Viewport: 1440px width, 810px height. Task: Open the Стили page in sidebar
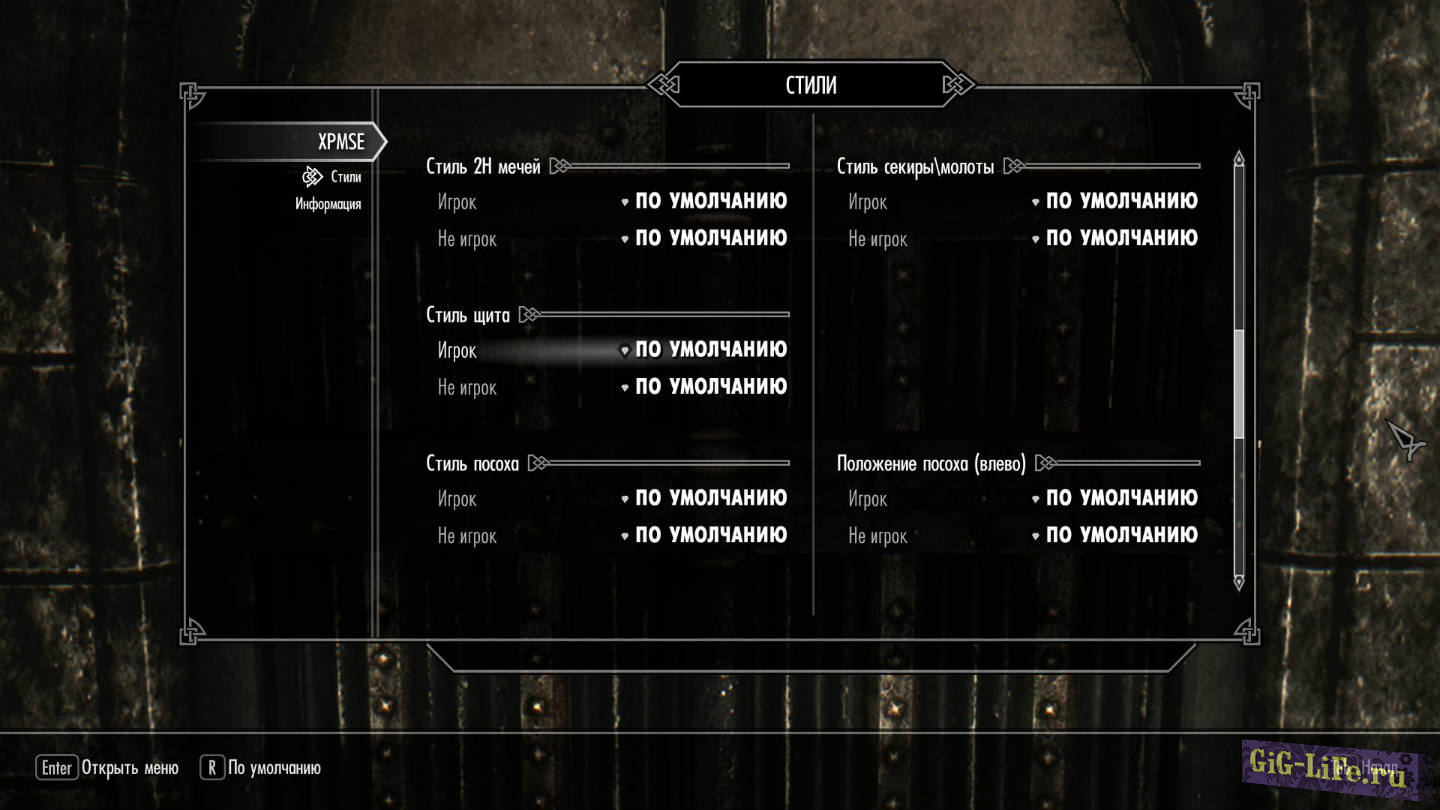coord(345,177)
